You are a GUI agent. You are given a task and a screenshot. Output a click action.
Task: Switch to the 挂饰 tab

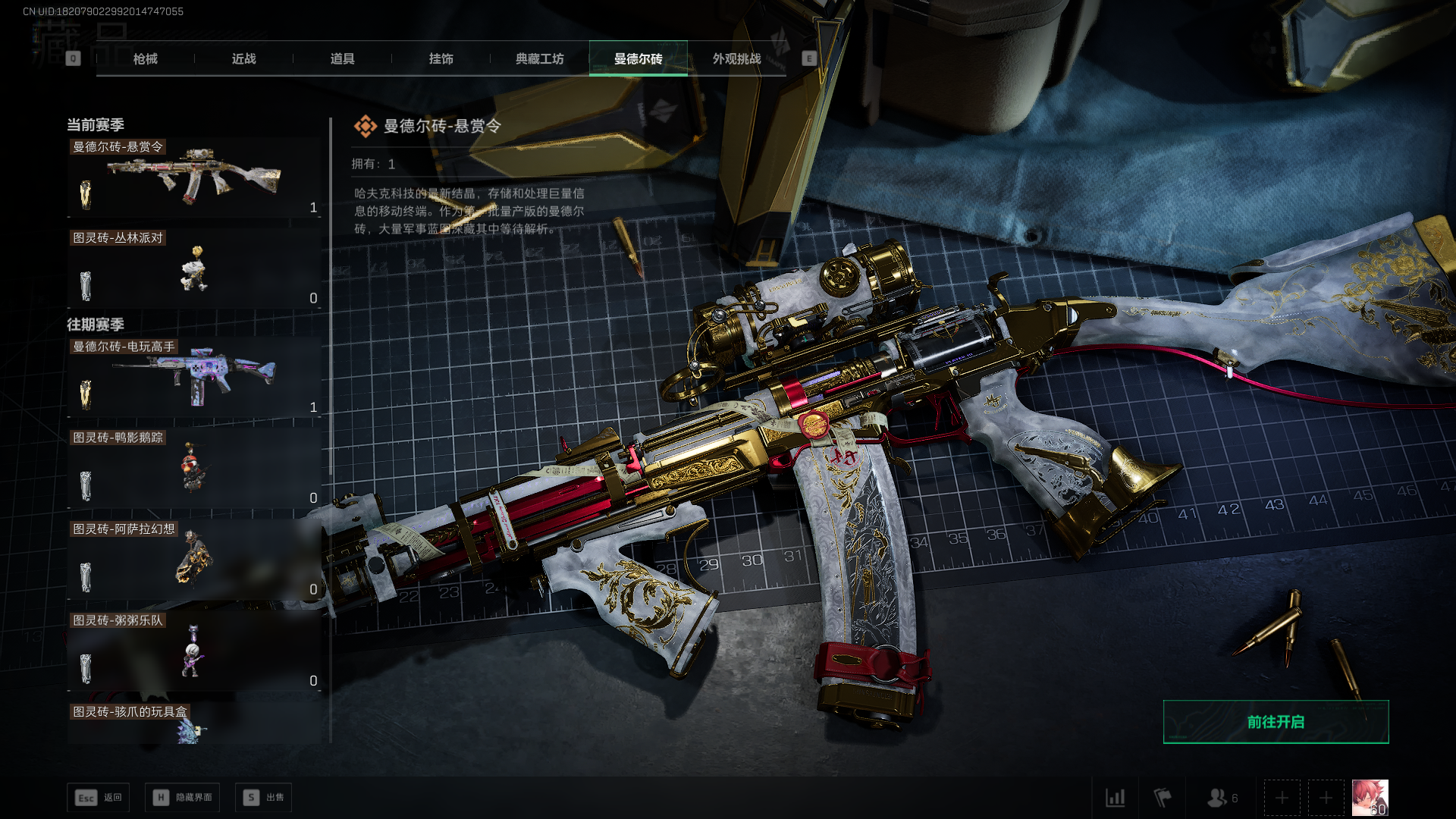(x=441, y=58)
